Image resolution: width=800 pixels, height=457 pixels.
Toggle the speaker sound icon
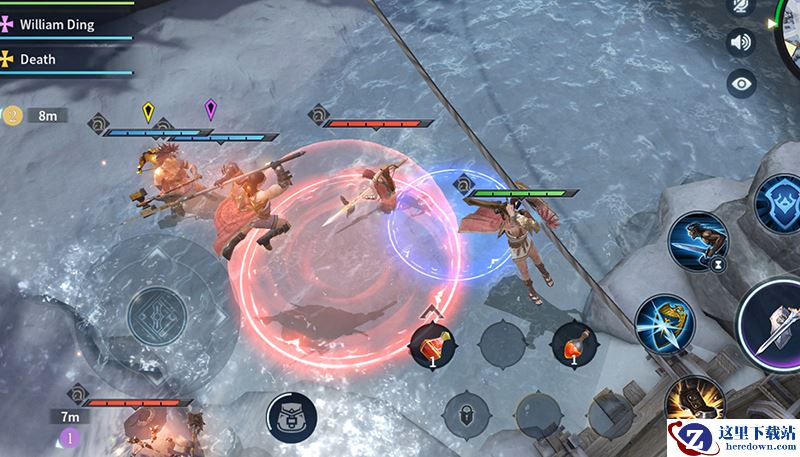[741, 42]
